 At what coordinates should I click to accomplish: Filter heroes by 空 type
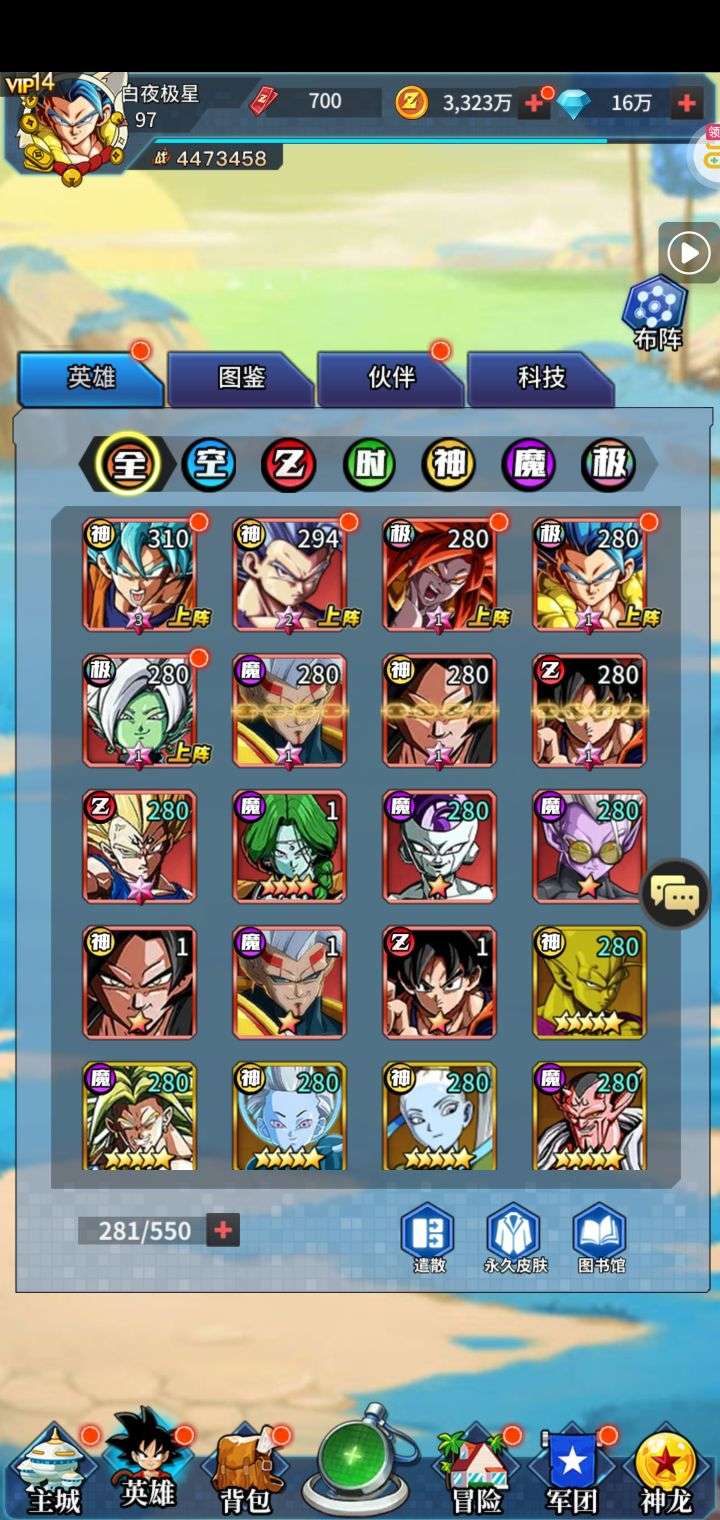[x=209, y=464]
